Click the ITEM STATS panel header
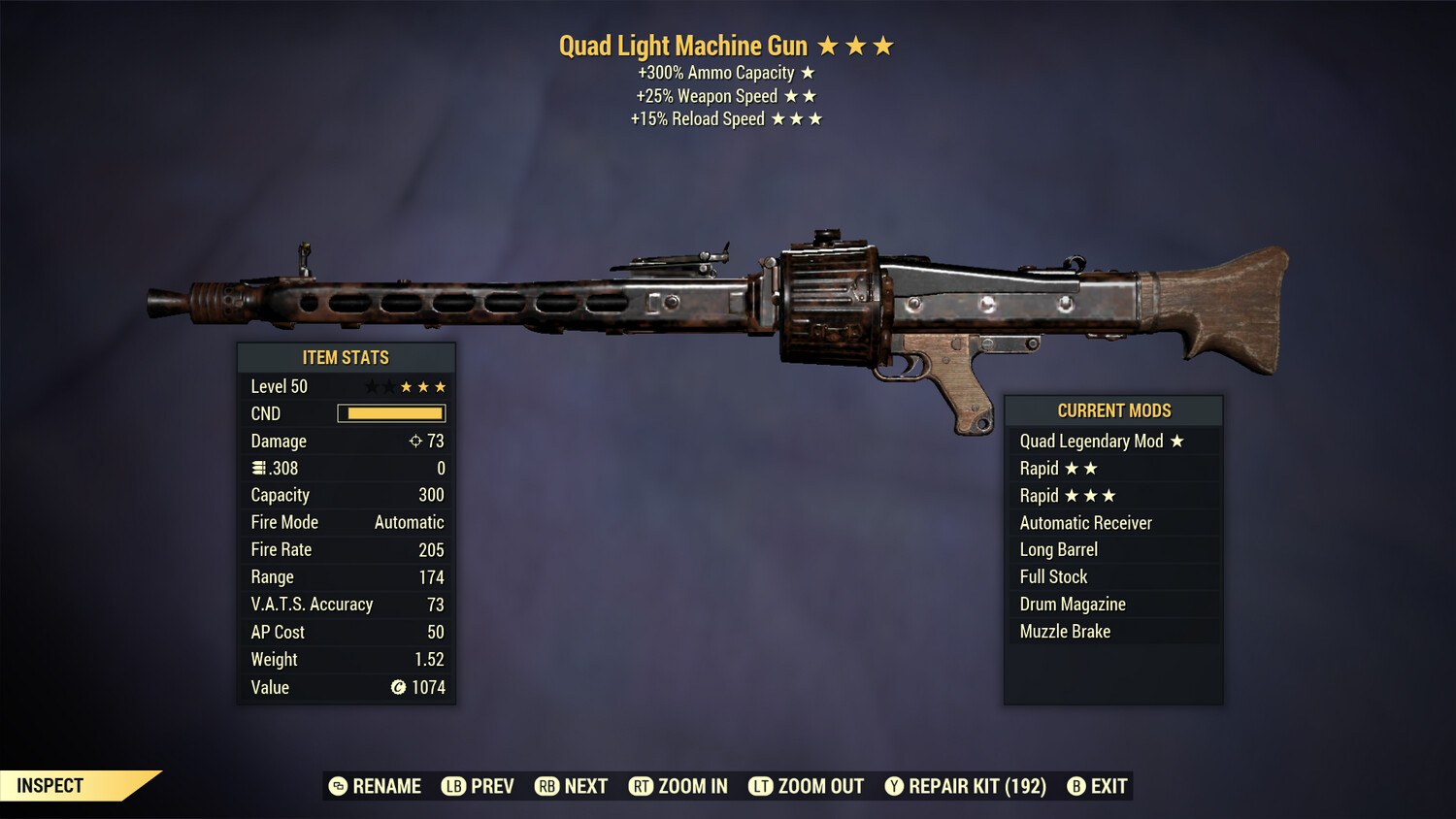Image resolution: width=1456 pixels, height=819 pixels. (346, 357)
